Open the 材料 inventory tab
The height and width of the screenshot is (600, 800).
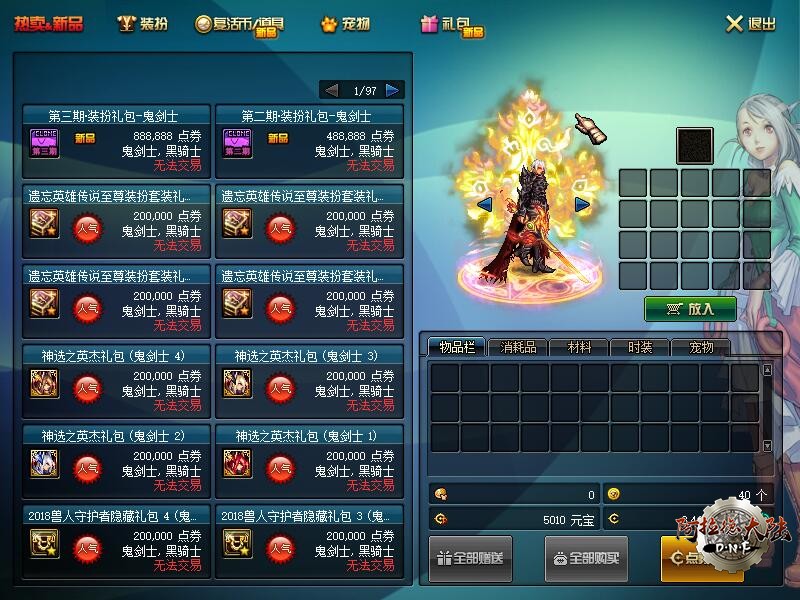579,347
